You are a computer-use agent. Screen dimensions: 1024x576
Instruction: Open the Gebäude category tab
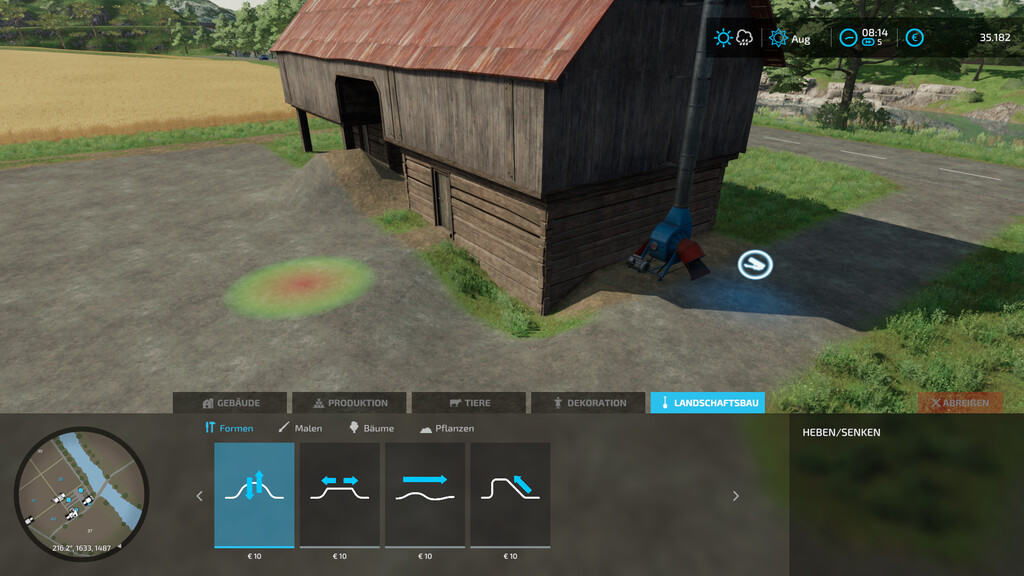(x=231, y=403)
